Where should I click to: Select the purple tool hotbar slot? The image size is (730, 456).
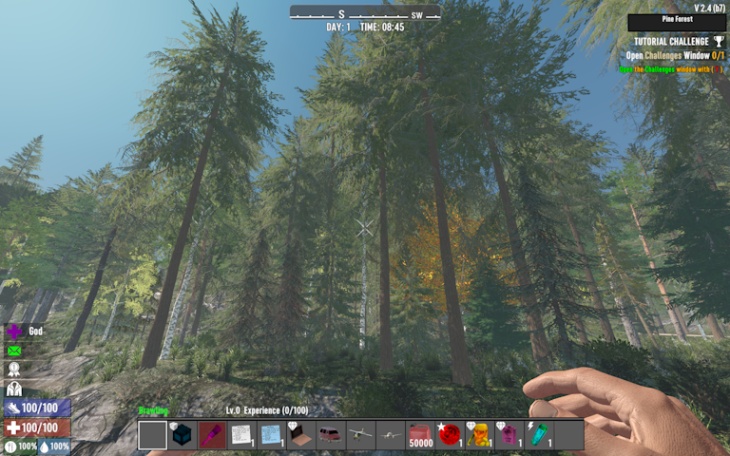[x=212, y=435]
